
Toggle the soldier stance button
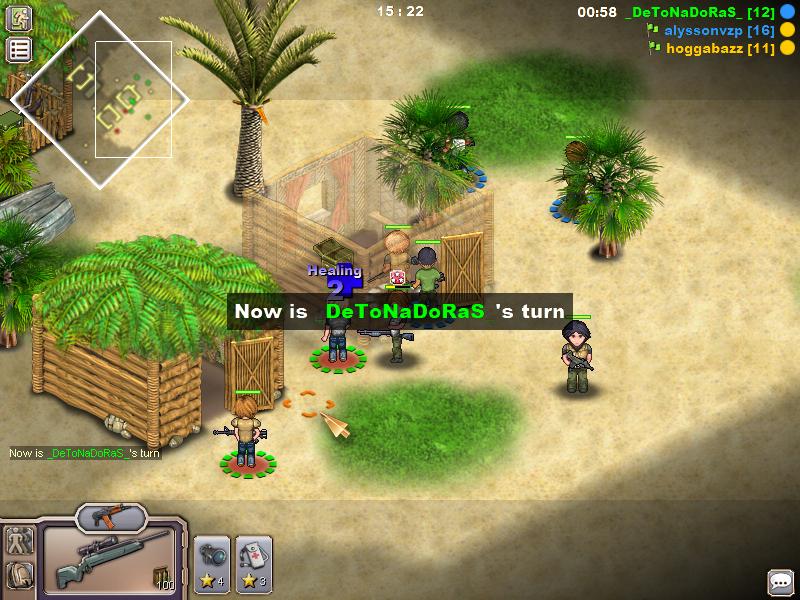(19, 541)
